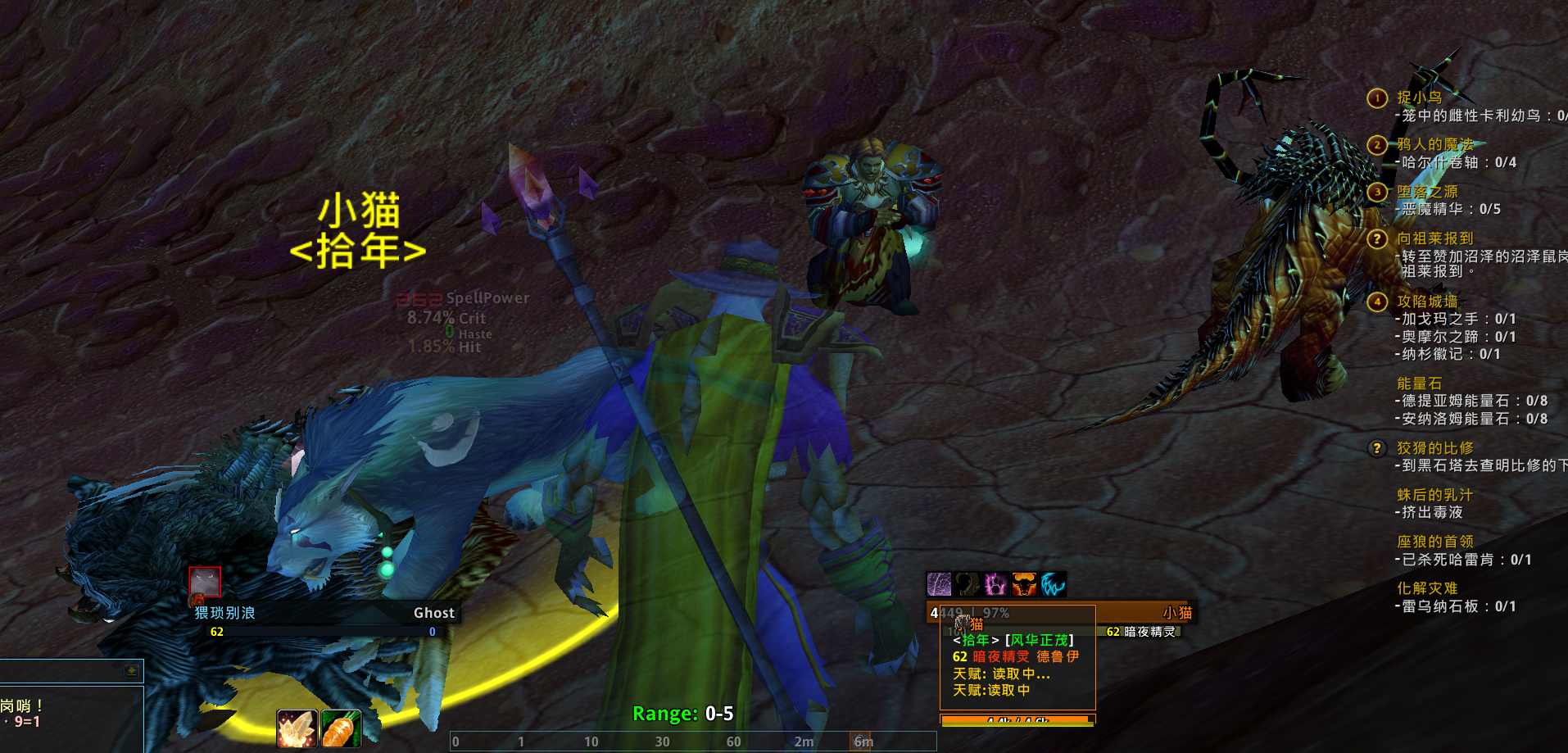1568x753 pixels.
Task: Jump chat to bottom with arrow button
Action: [x=131, y=670]
